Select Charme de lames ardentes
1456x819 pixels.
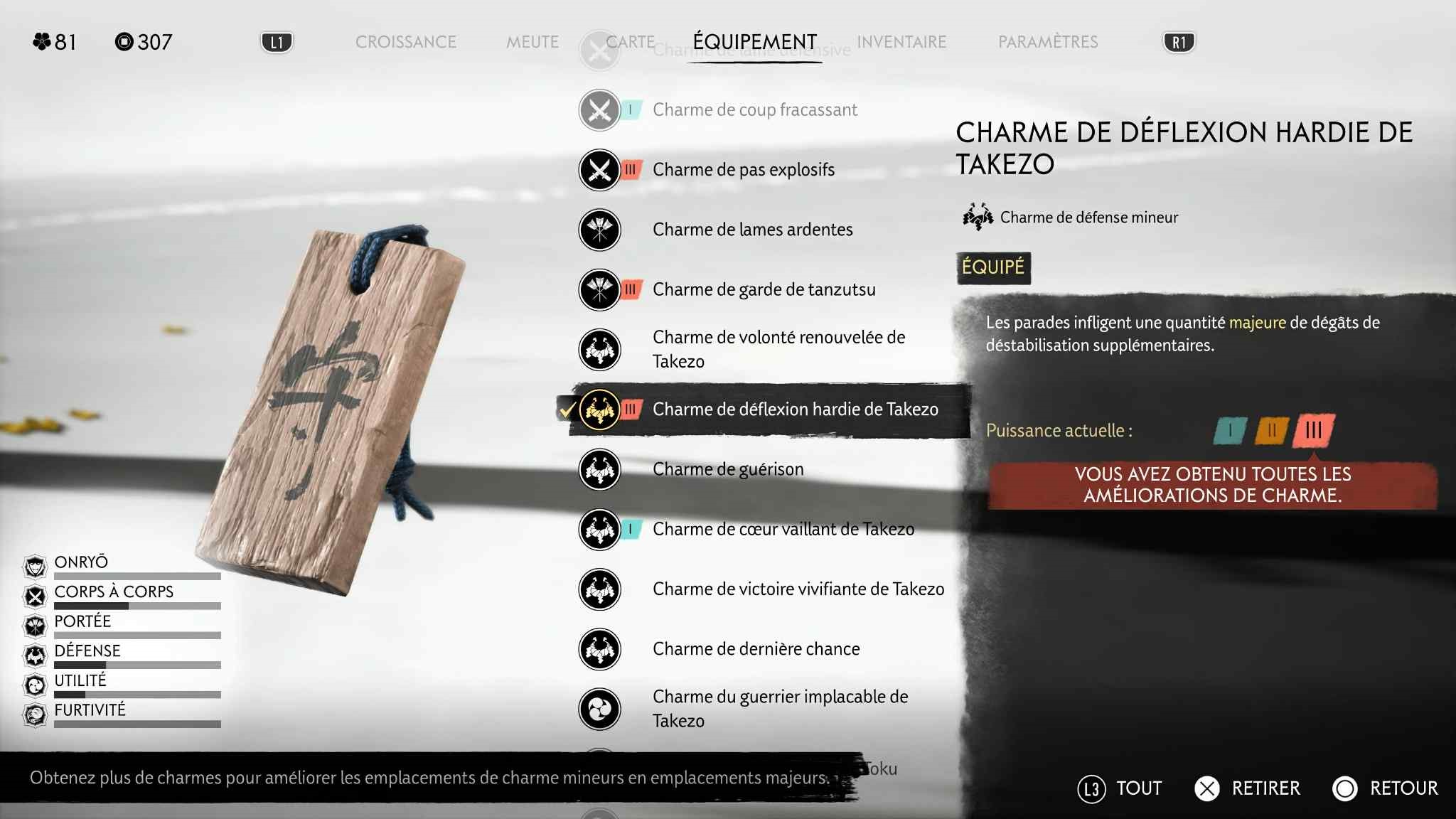pos(752,230)
